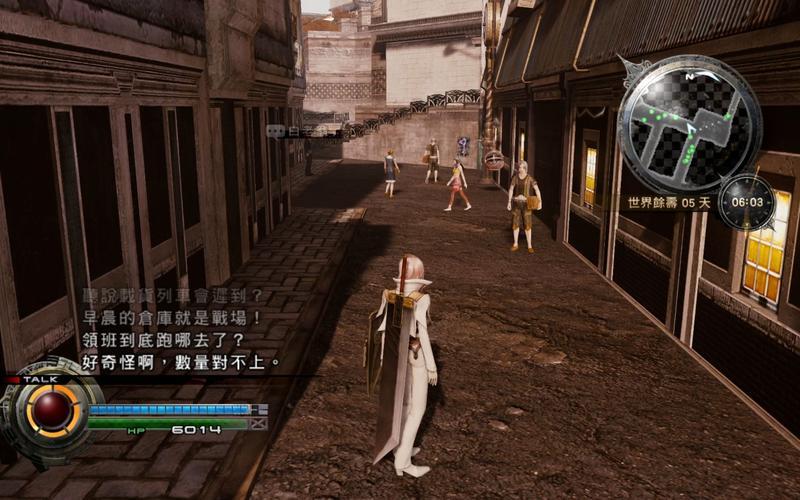Click the round clock dial showing 06:03
The width and height of the screenshot is (800, 500).
[746, 202]
